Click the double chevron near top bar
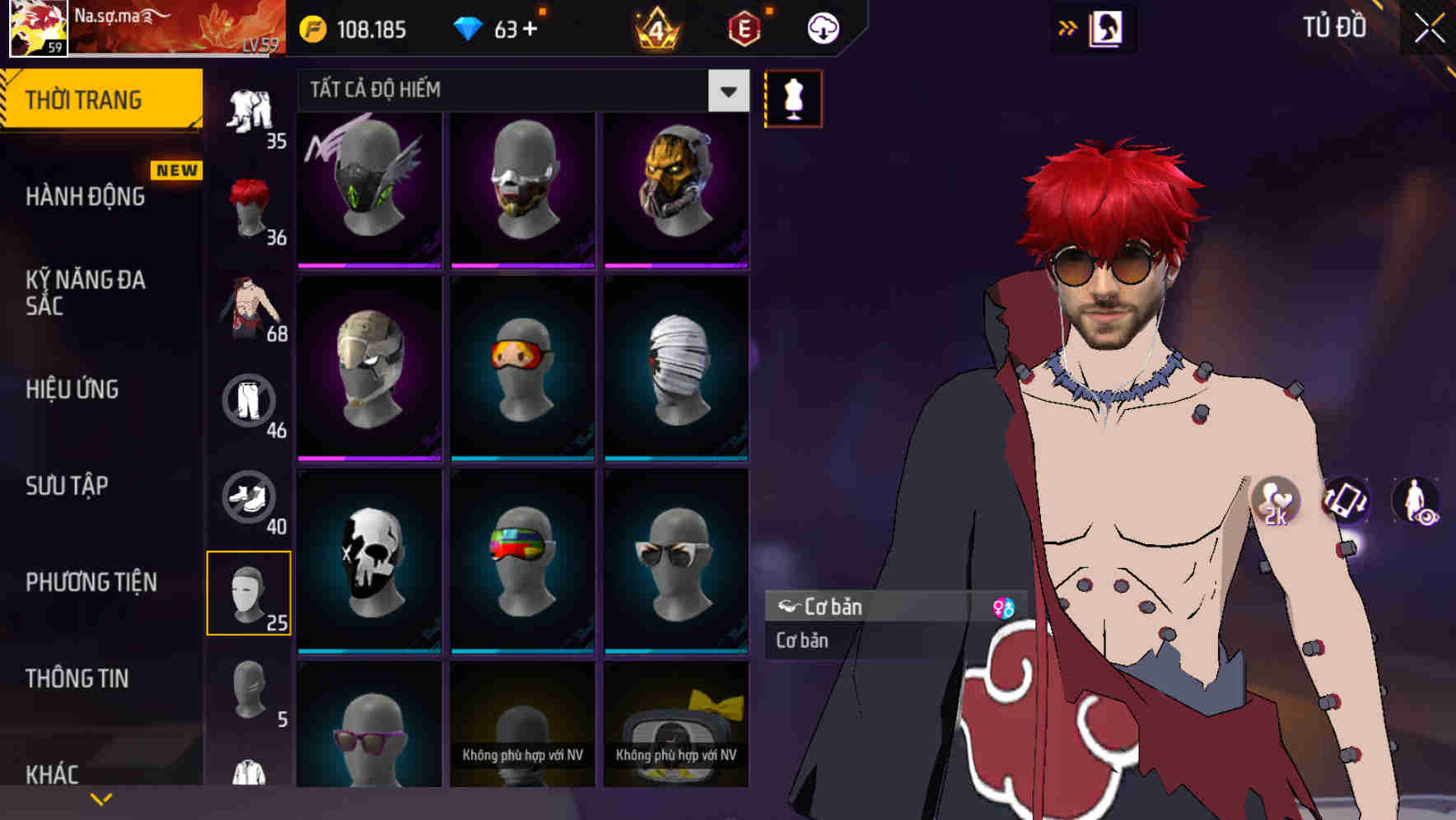The image size is (1456, 820). click(1067, 27)
